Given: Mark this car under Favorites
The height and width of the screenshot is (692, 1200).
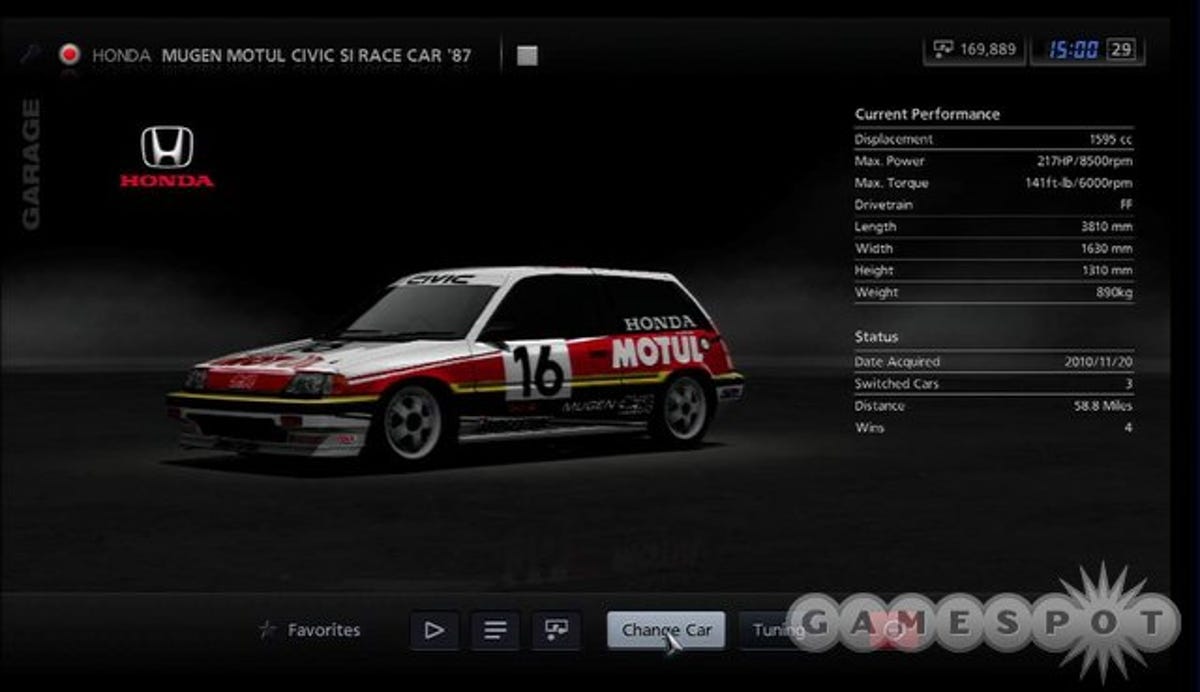Looking at the screenshot, I should [310, 630].
